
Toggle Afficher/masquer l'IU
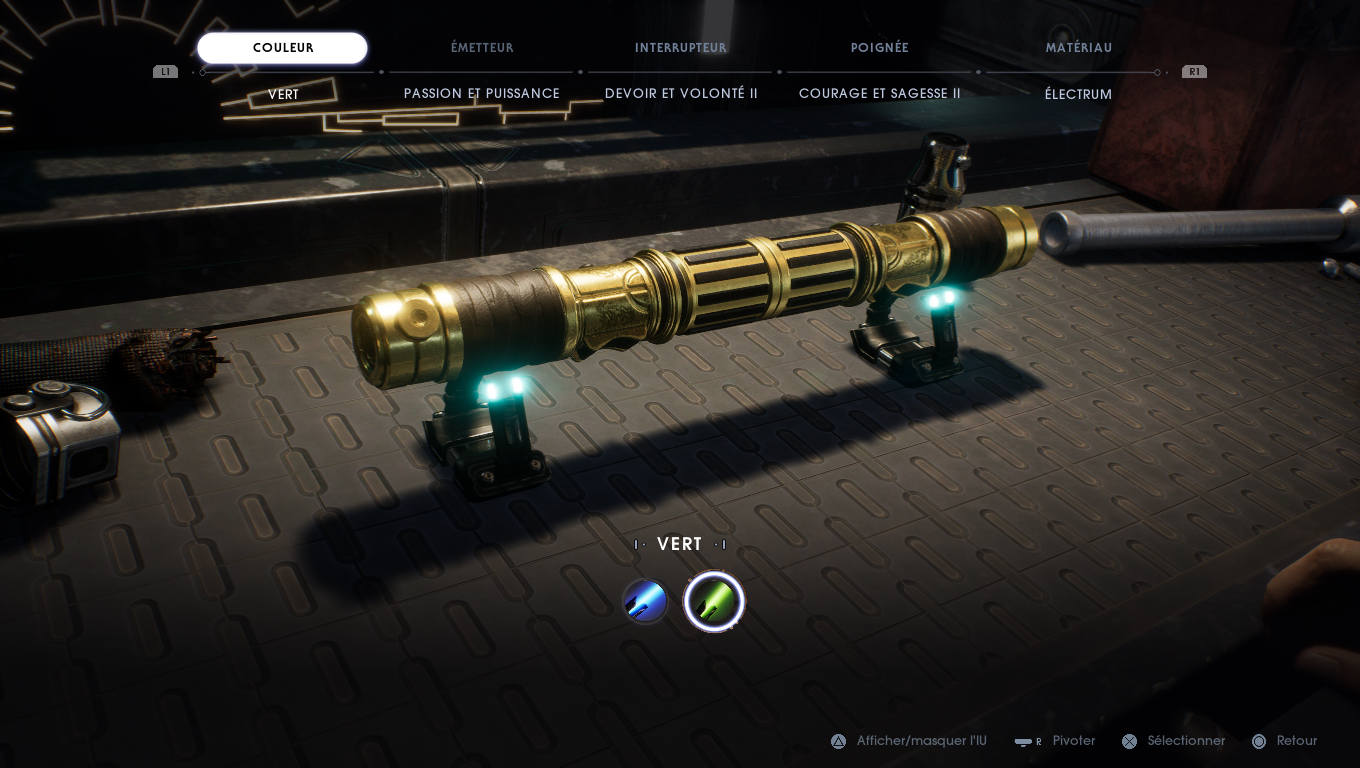click(922, 741)
